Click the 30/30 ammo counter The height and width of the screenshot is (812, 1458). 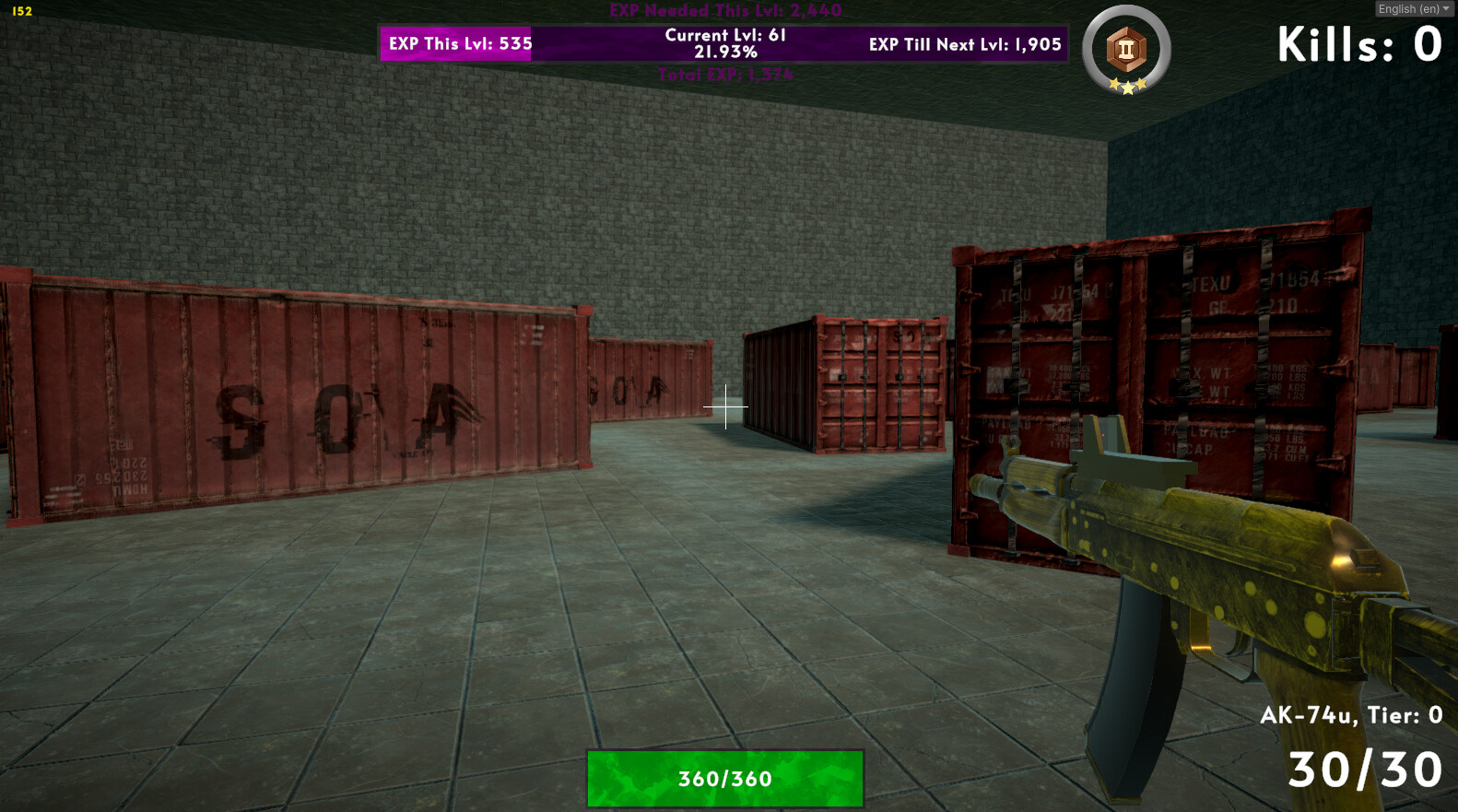click(x=1368, y=770)
